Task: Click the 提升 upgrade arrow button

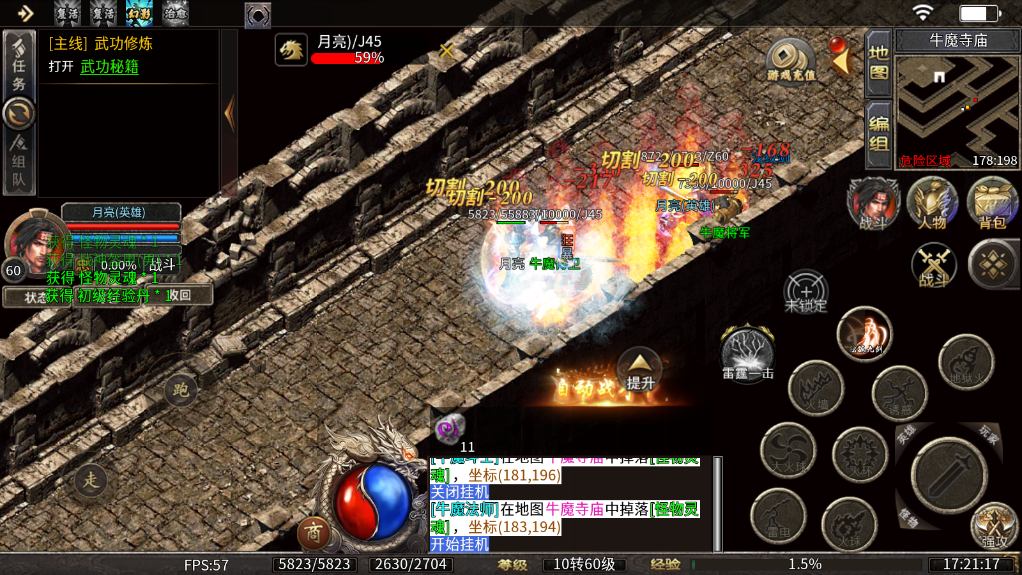Action: click(x=639, y=369)
